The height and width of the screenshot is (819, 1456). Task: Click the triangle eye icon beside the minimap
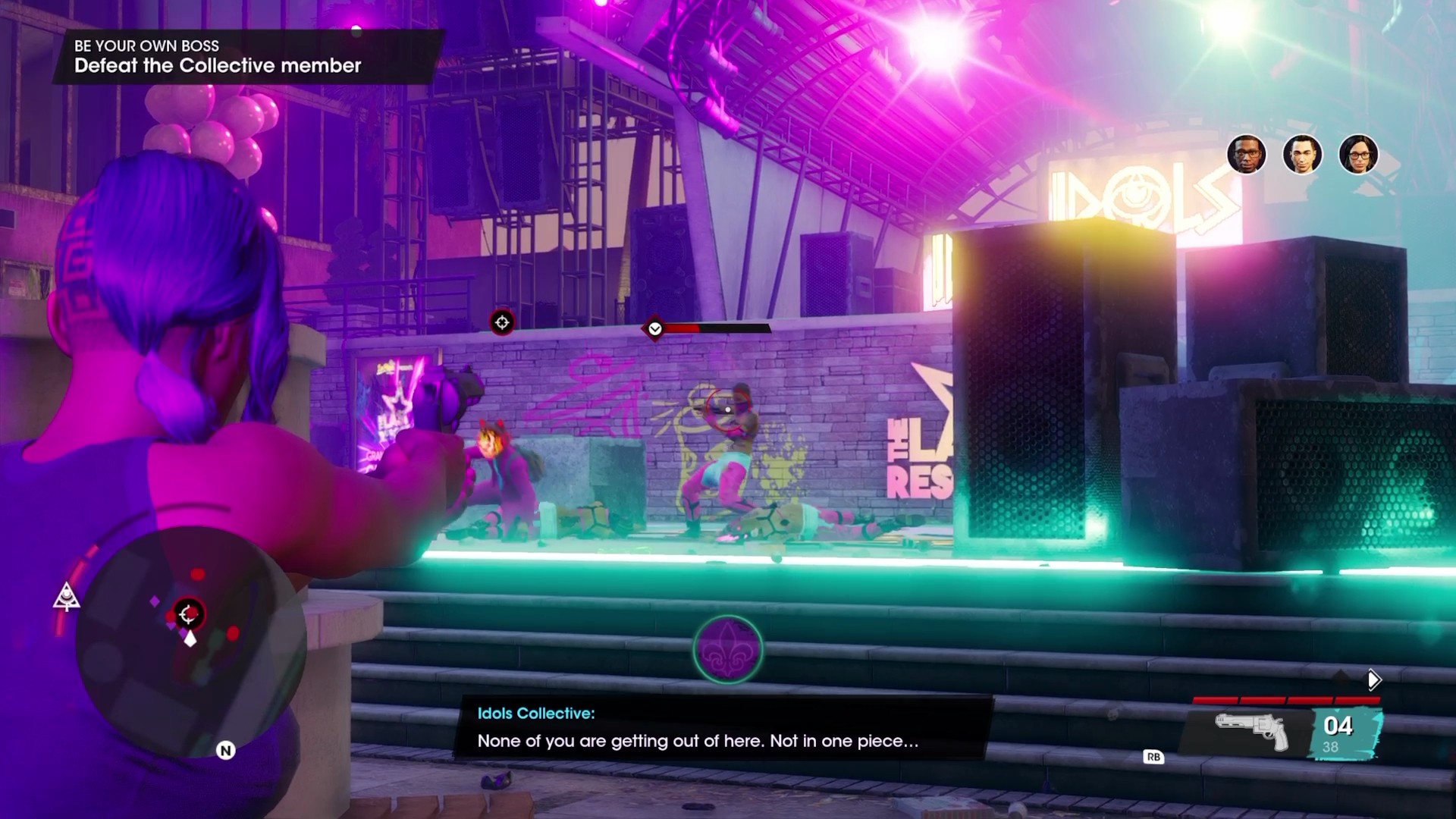tap(67, 597)
